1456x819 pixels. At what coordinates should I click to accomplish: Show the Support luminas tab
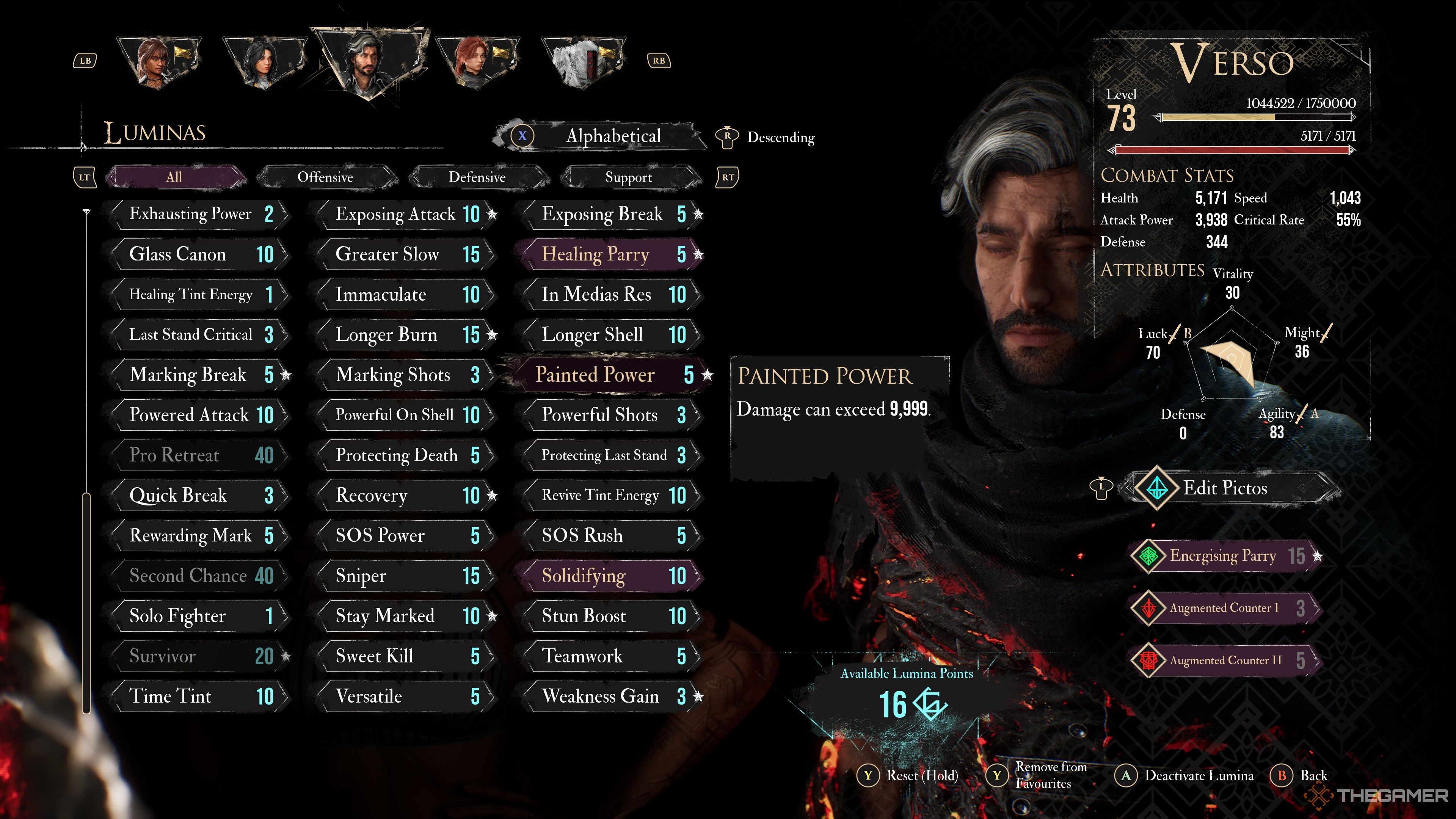click(x=628, y=177)
